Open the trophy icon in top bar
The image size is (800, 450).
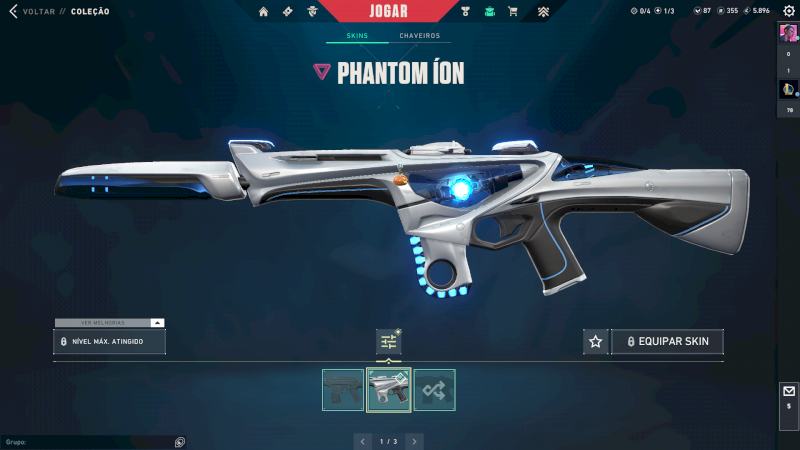pos(466,12)
